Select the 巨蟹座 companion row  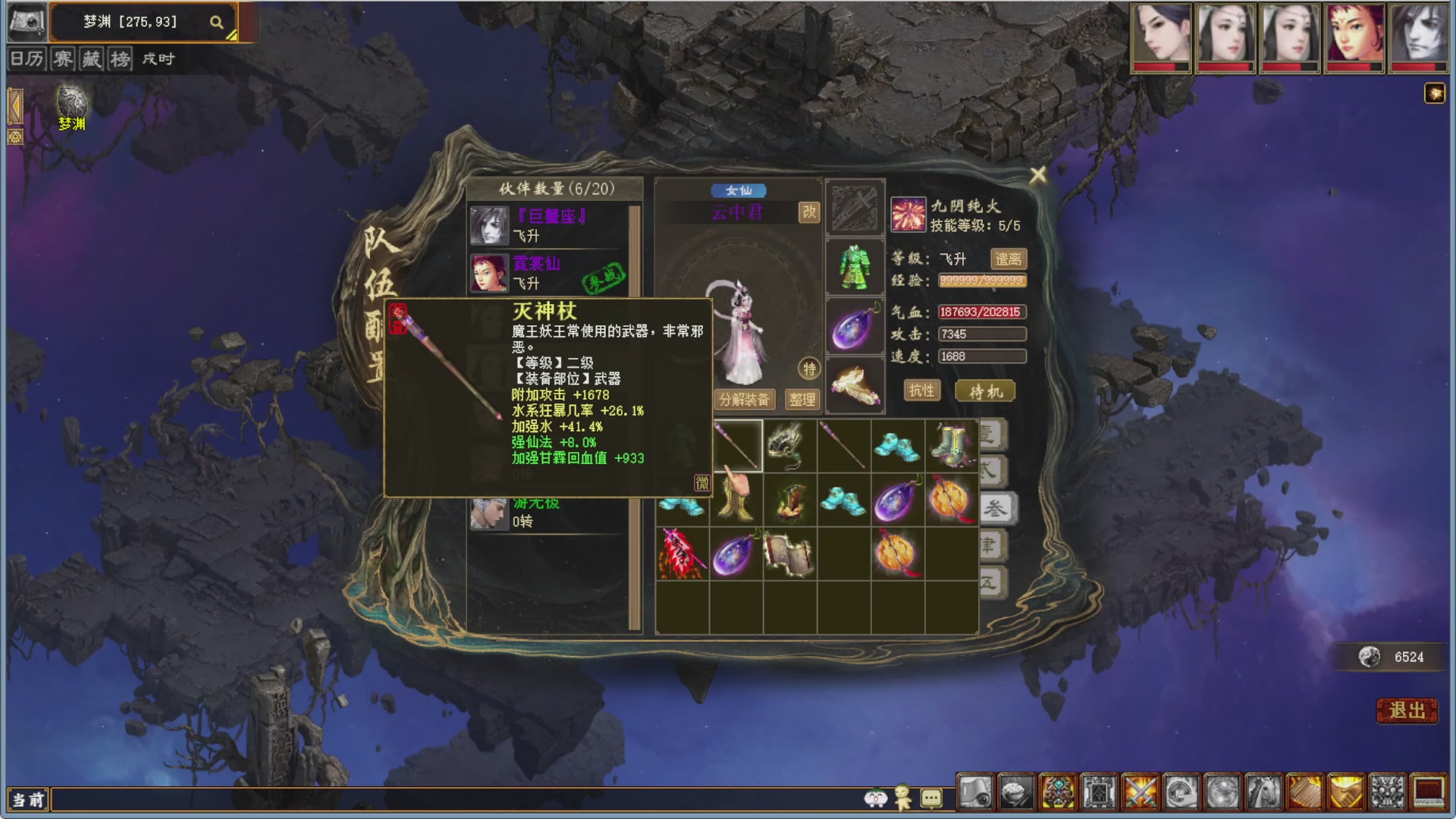(x=550, y=225)
